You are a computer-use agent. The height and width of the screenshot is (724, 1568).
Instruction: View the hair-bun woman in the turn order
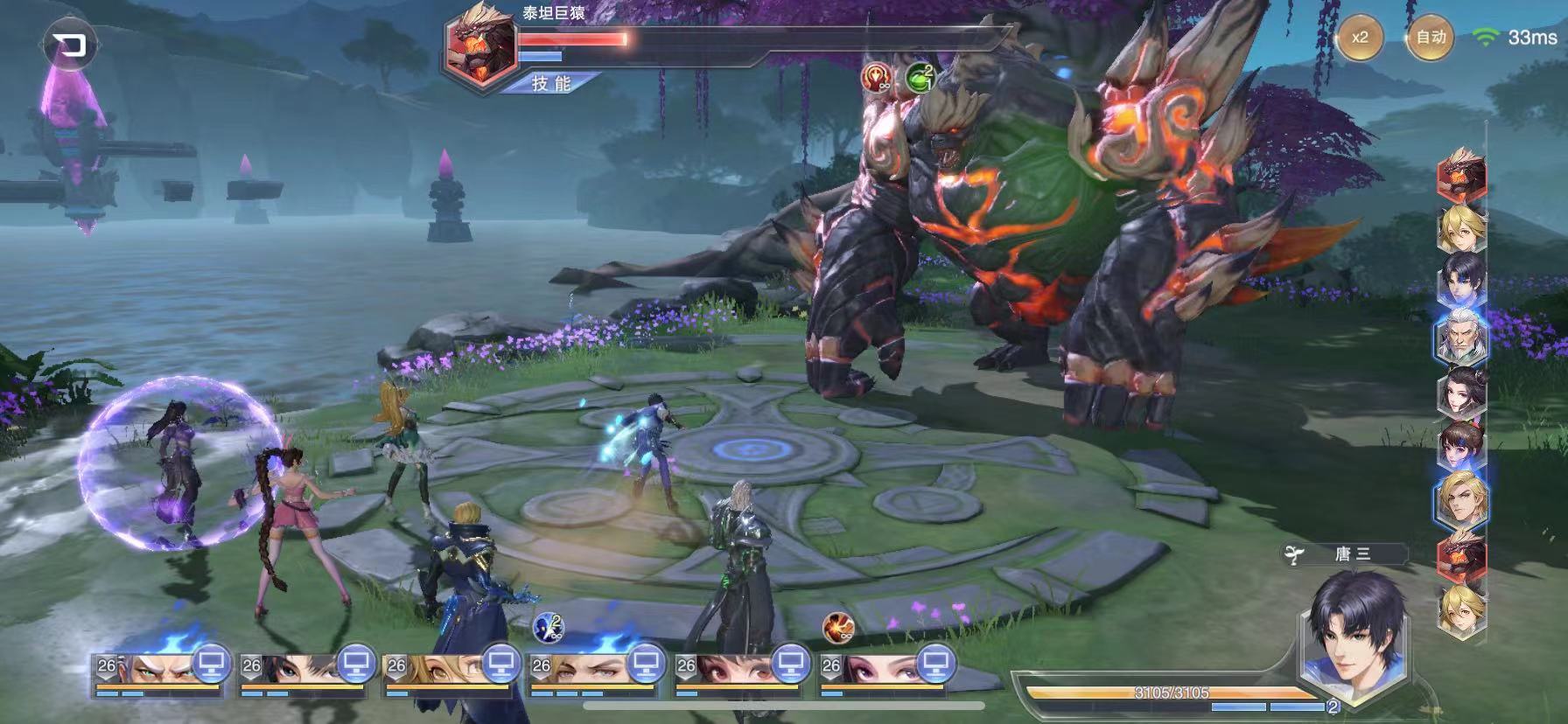click(1461, 391)
